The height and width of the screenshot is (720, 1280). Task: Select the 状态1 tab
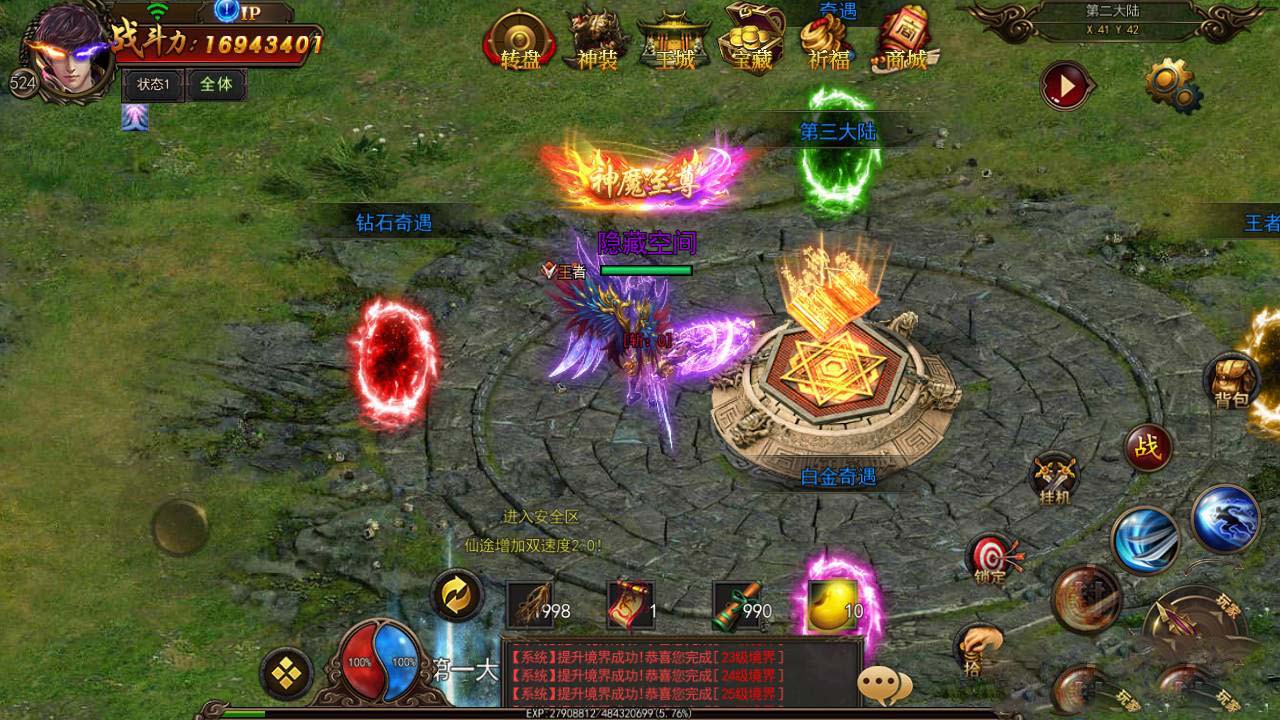click(153, 85)
